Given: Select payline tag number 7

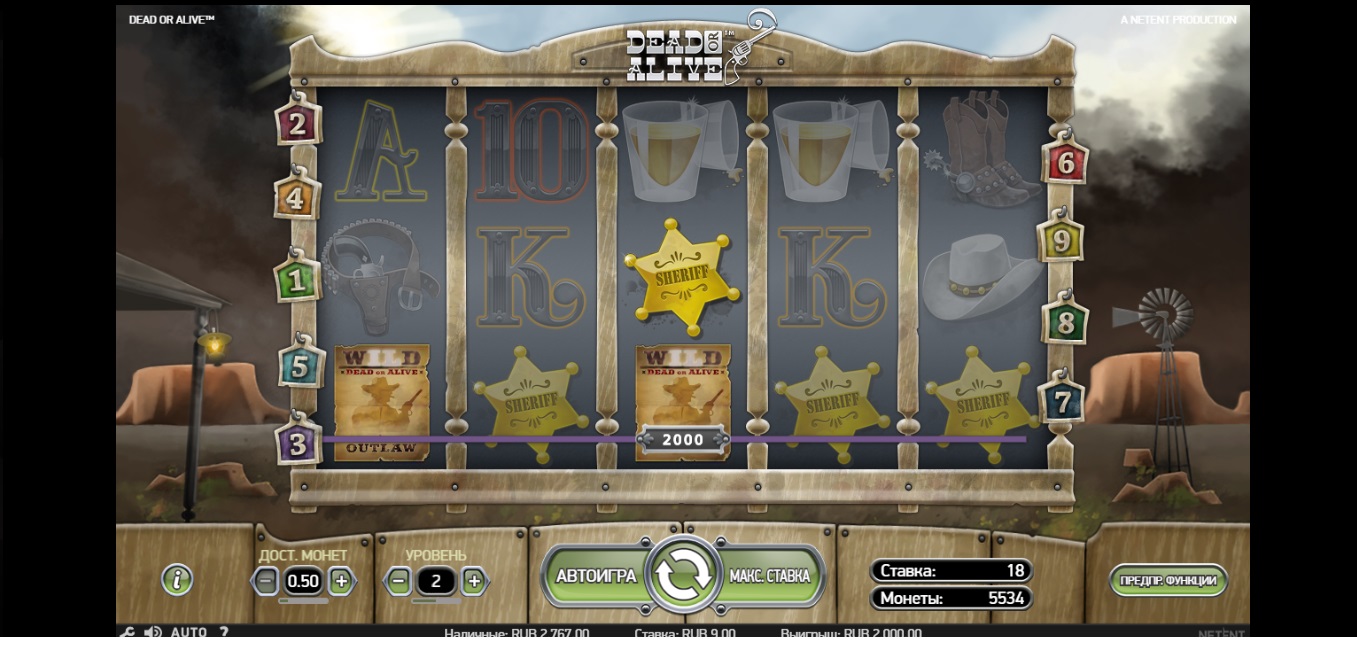Looking at the screenshot, I should pyautogui.click(x=1061, y=402).
